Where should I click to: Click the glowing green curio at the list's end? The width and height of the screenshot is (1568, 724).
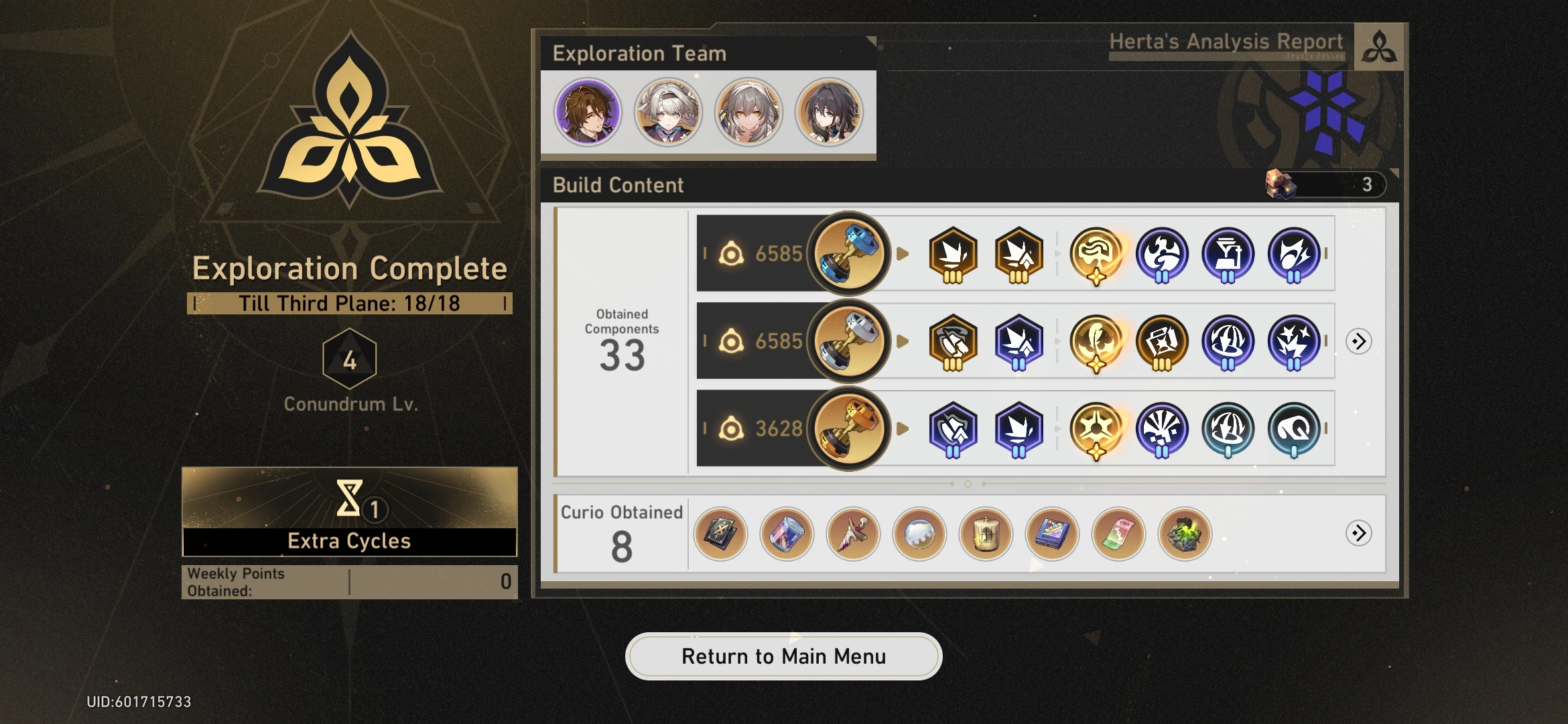point(1185,533)
